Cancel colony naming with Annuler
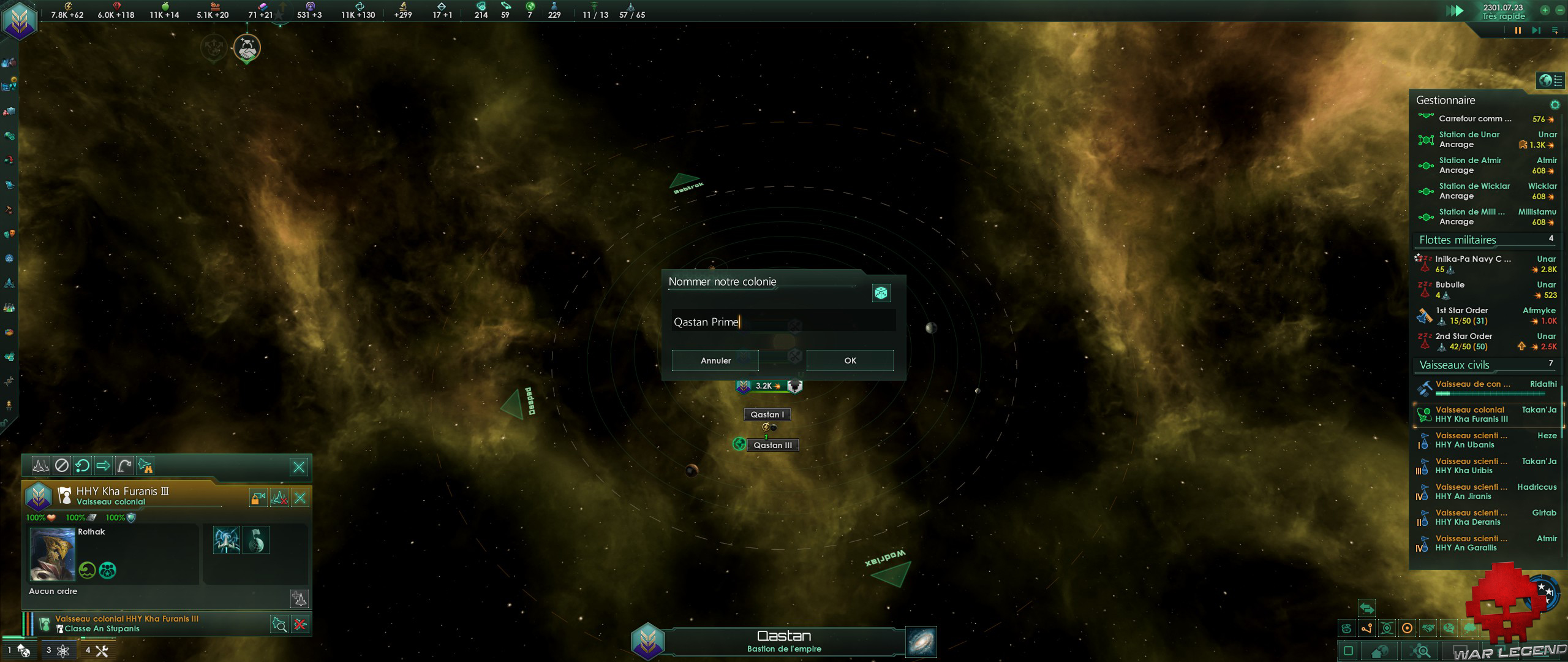Image resolution: width=1568 pixels, height=662 pixels. [715, 360]
